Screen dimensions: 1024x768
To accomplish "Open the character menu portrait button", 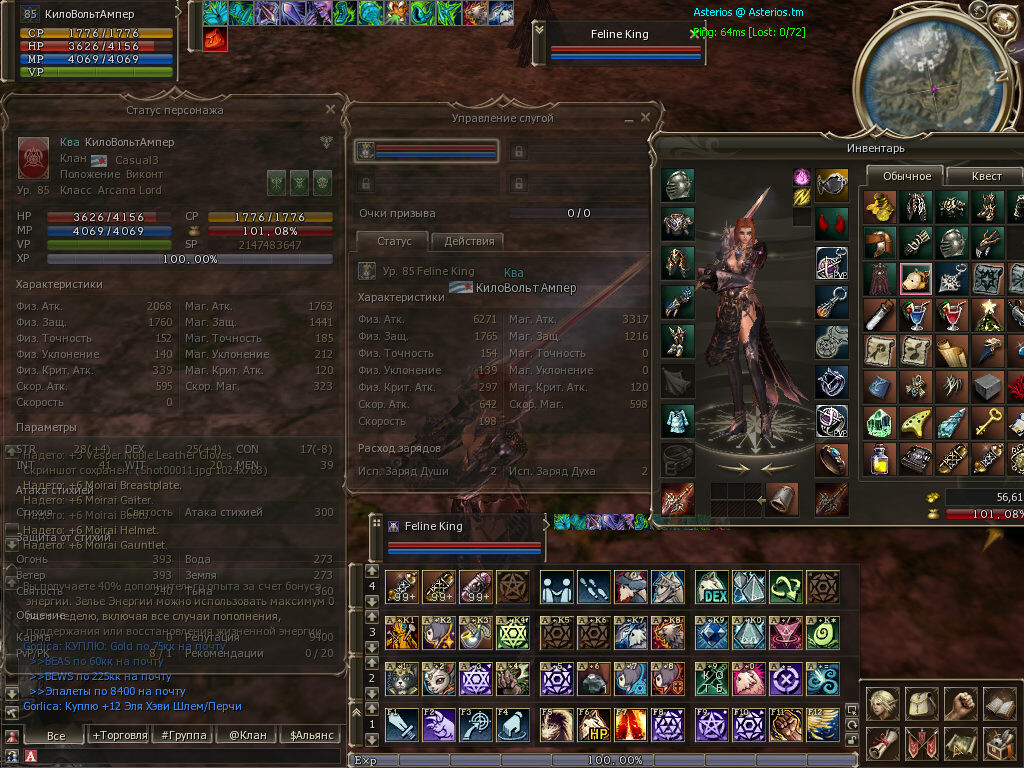I will (882, 703).
